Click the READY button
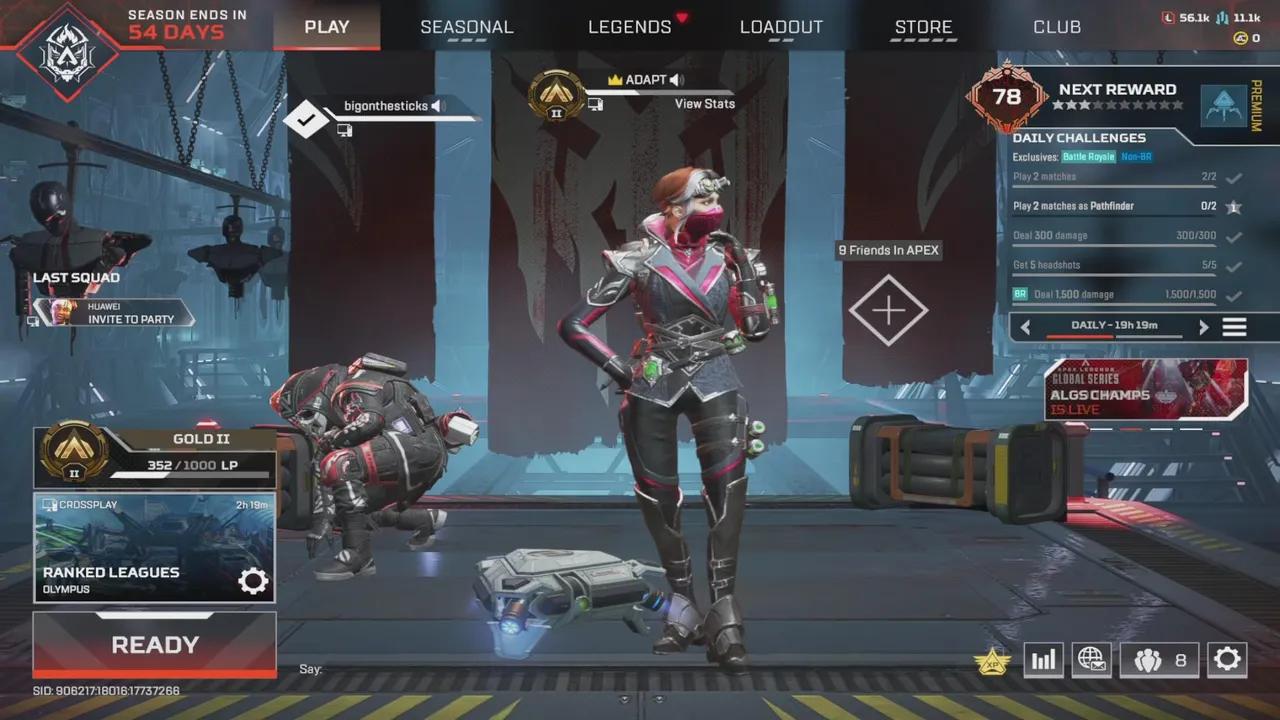1280x720 pixels. click(x=155, y=645)
